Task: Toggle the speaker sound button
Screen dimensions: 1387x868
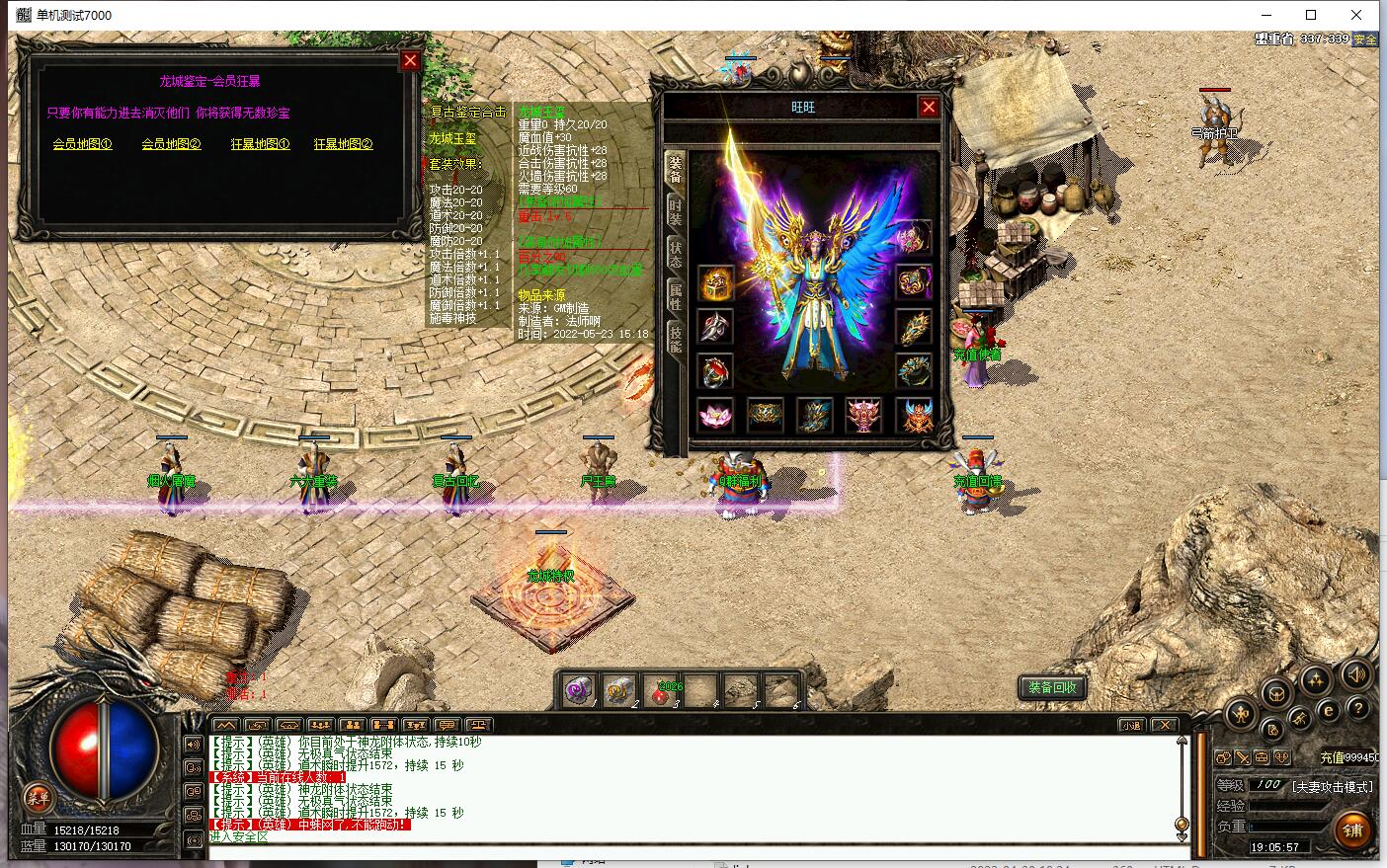Action: point(1355,675)
